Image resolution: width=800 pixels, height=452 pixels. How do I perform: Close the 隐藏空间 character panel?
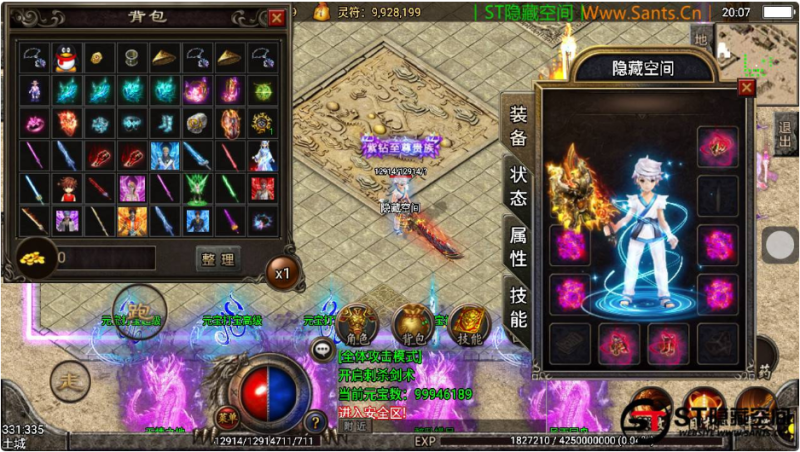pyautogui.click(x=746, y=88)
